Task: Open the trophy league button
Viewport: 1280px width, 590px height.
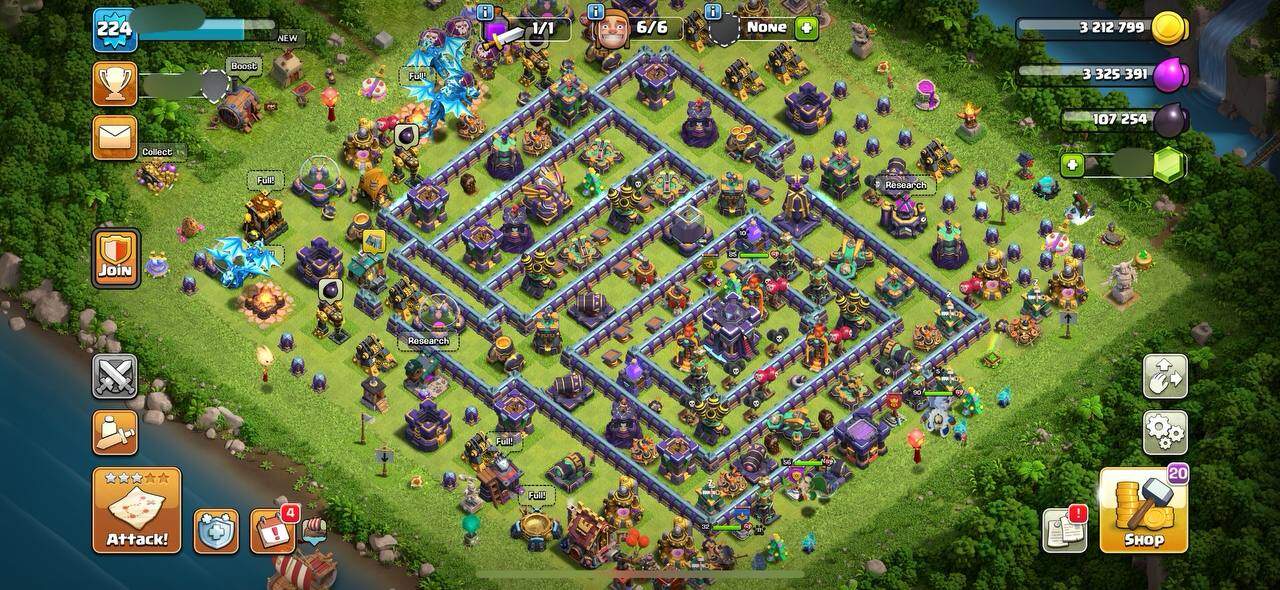Action: coord(115,84)
